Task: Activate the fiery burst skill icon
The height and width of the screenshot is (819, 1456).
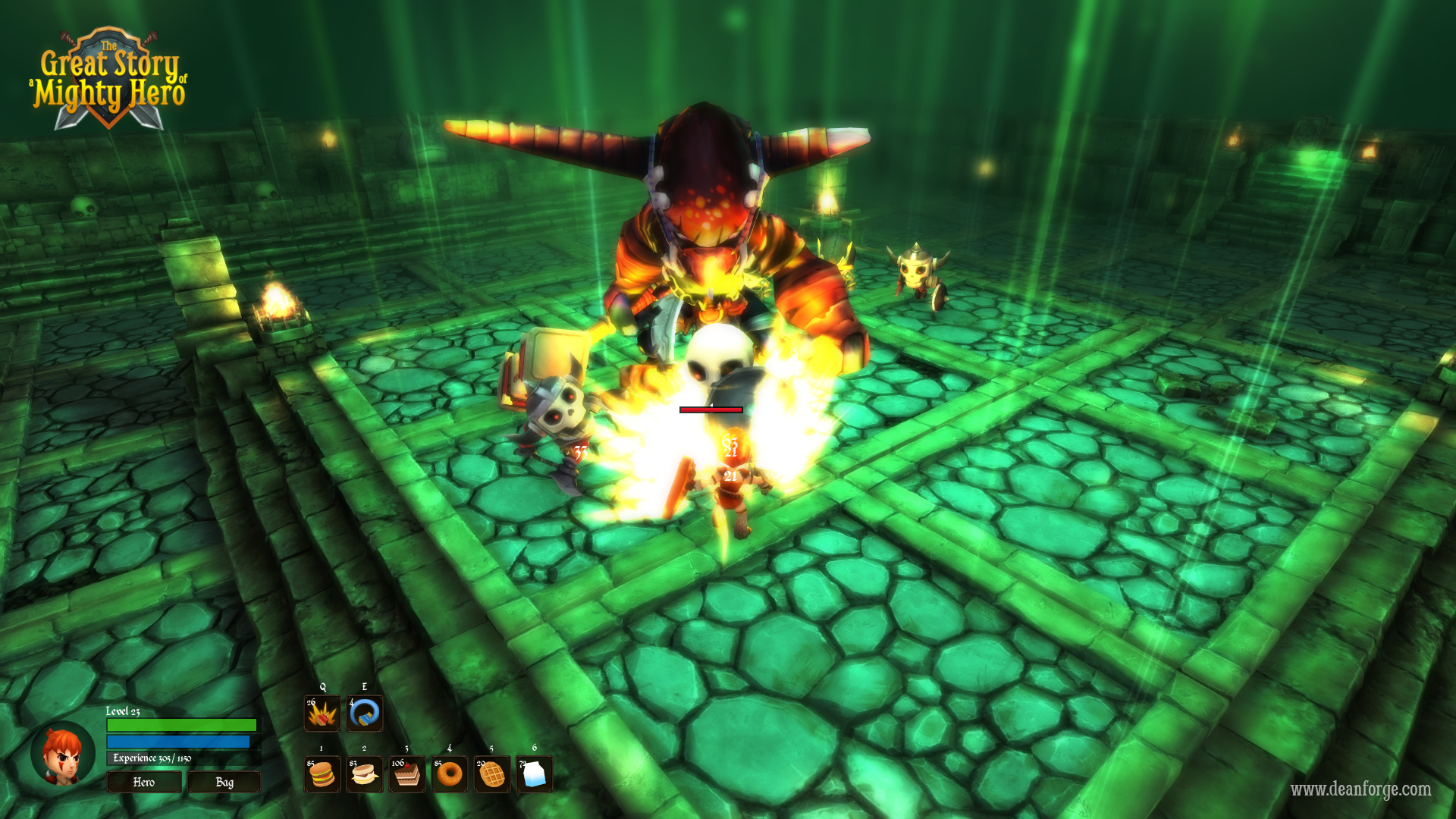Action: [x=322, y=714]
